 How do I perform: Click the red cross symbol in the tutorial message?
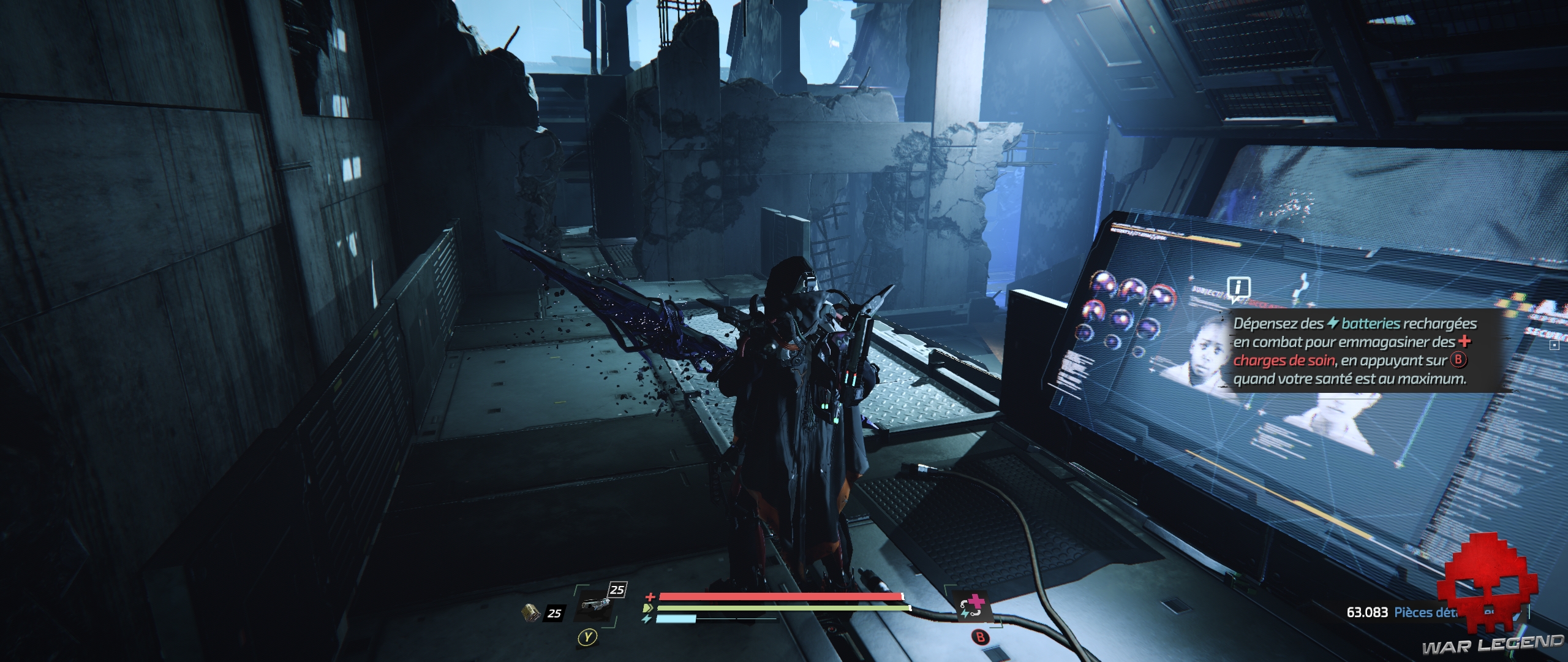[x=1465, y=344]
